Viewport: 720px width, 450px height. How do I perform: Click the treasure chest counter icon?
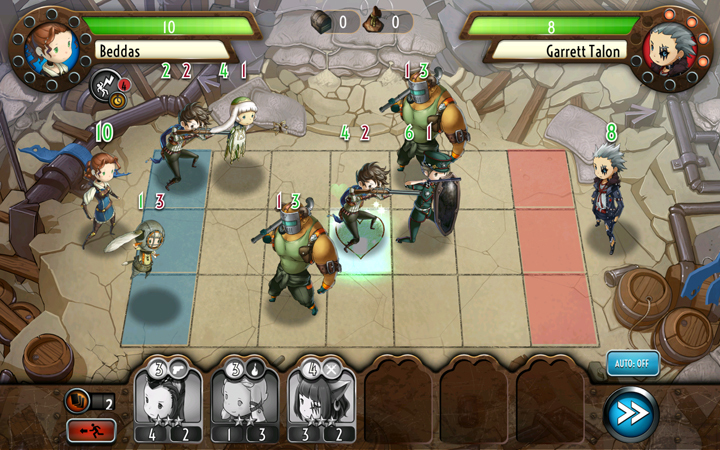323,21
